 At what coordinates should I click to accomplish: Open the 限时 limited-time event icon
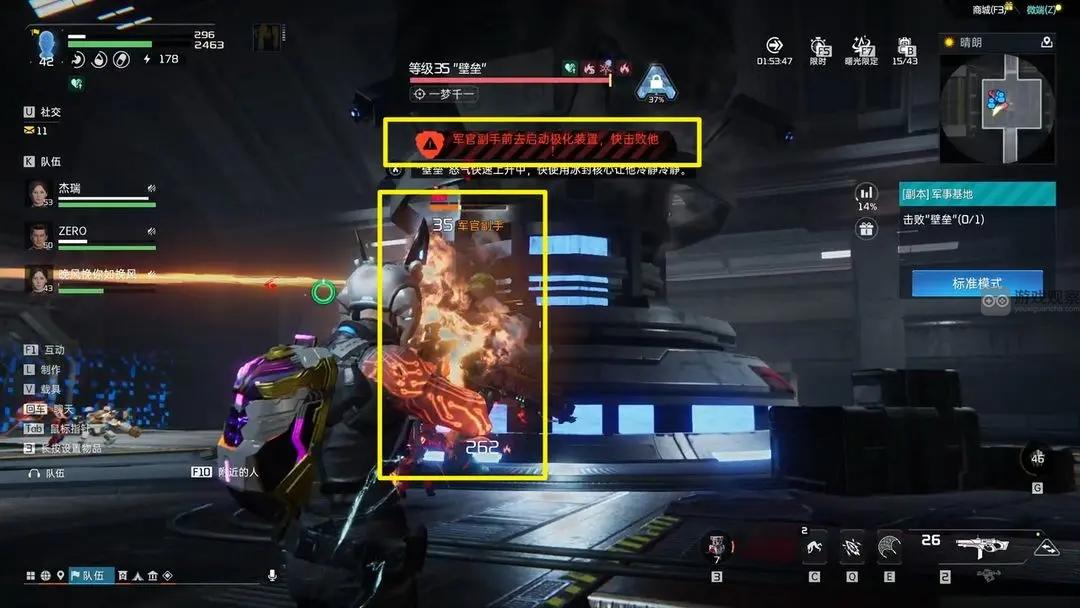[819, 47]
